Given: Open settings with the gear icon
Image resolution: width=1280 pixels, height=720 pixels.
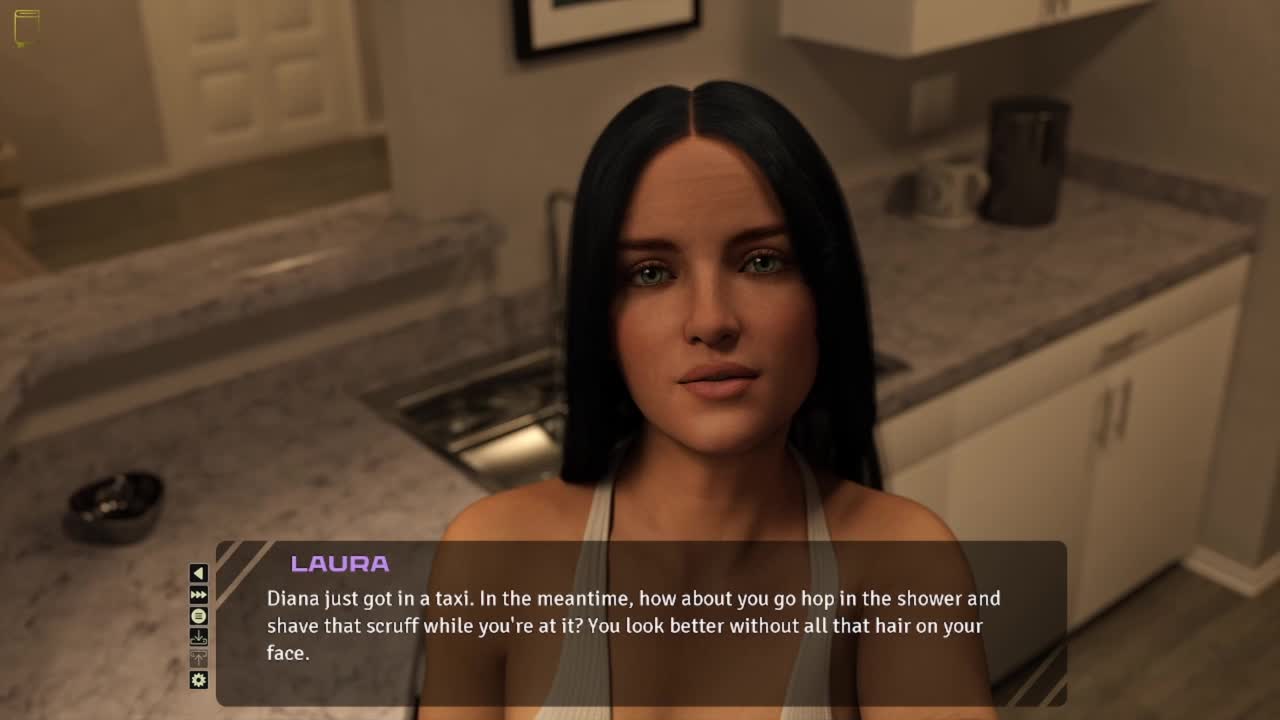Looking at the screenshot, I should click(x=199, y=680).
